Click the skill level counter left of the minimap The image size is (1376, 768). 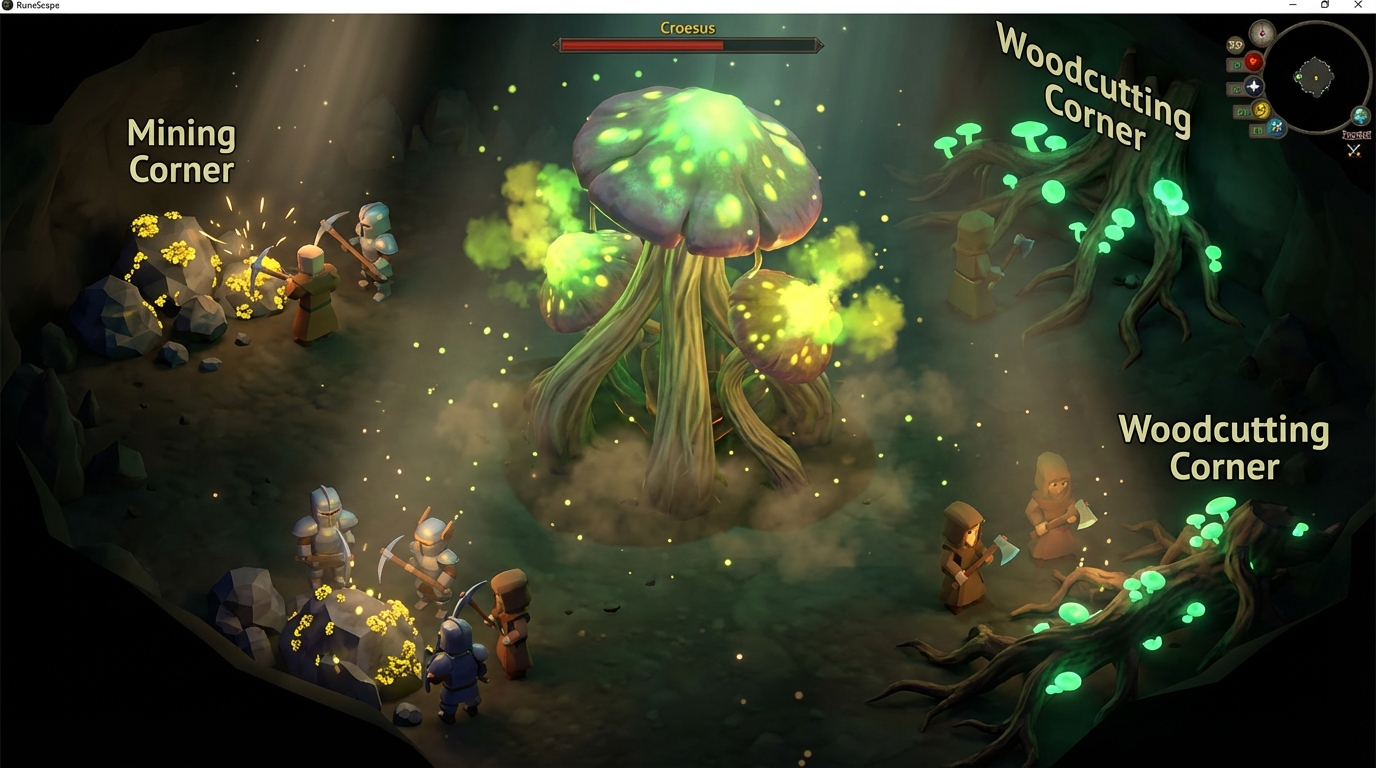coord(1235,45)
